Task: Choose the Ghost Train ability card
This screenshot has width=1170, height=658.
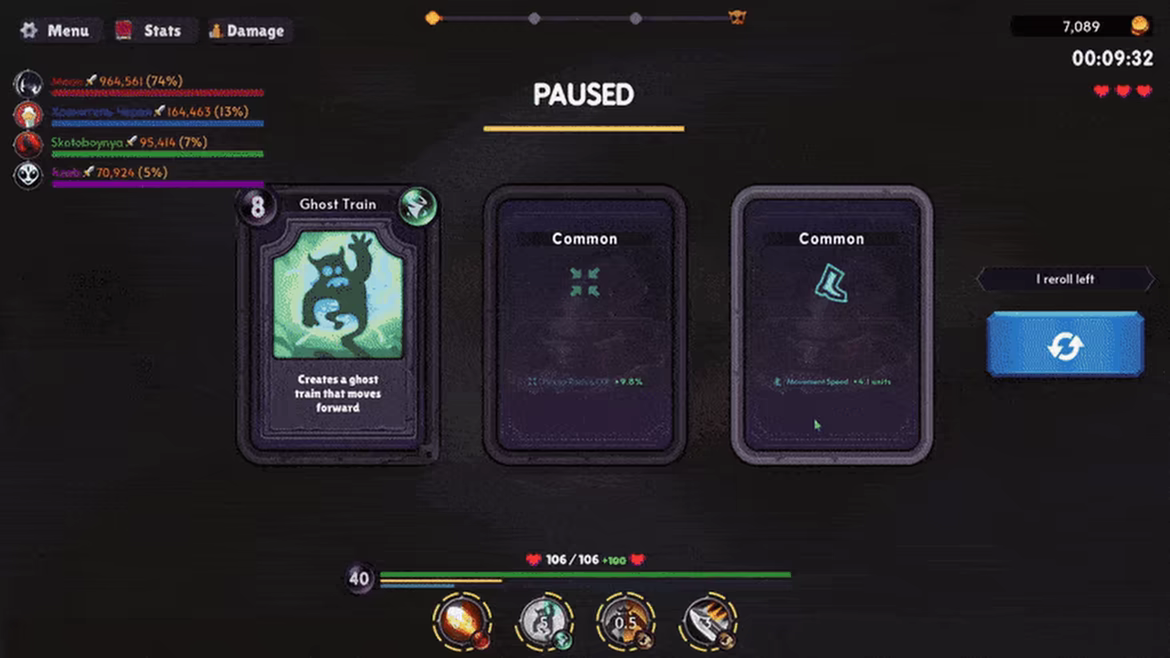Action: 338,325
